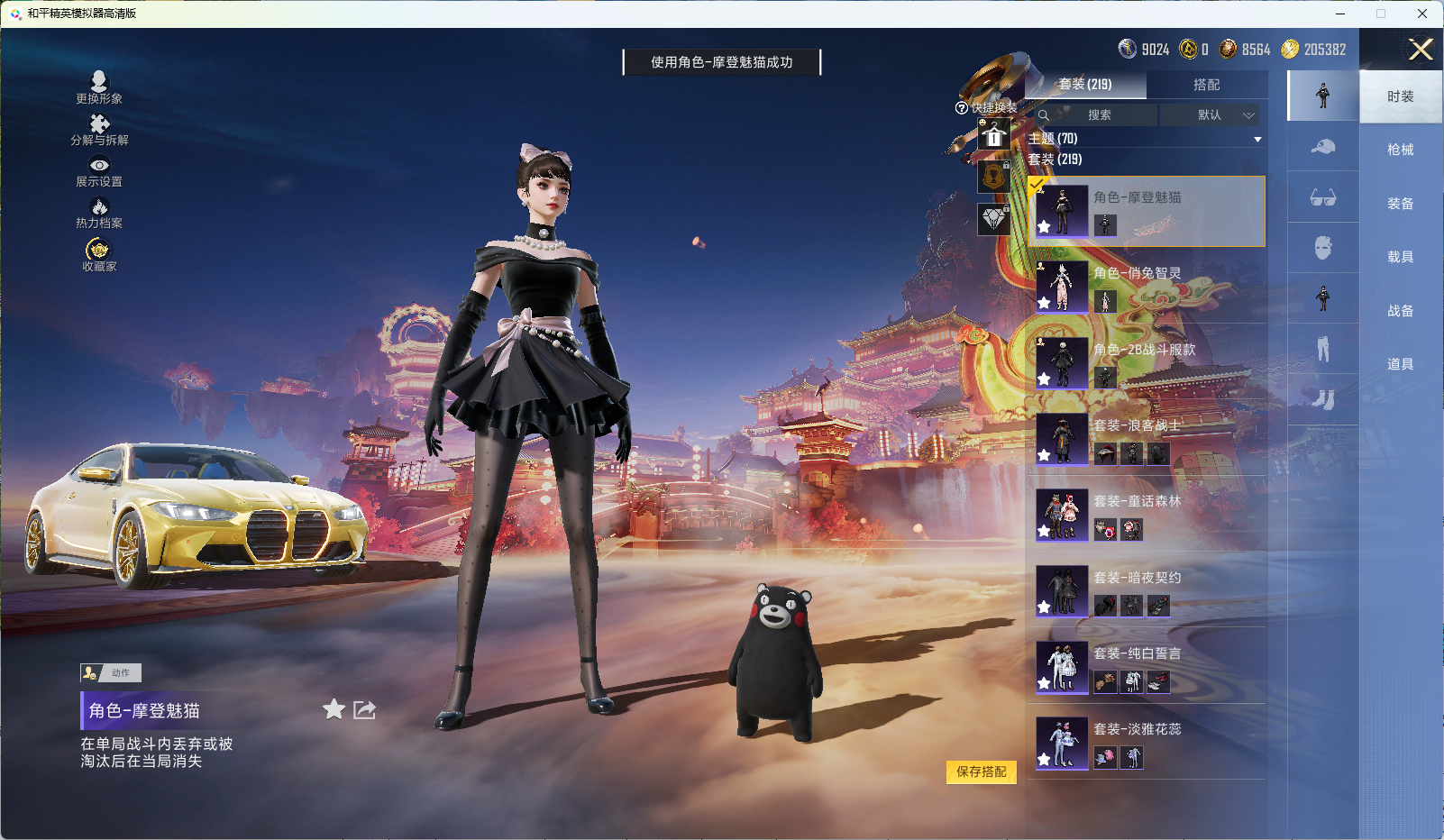Image resolution: width=1444 pixels, height=840 pixels.
Task: Favorite the outfit with the star toggle
Action: coord(333,710)
